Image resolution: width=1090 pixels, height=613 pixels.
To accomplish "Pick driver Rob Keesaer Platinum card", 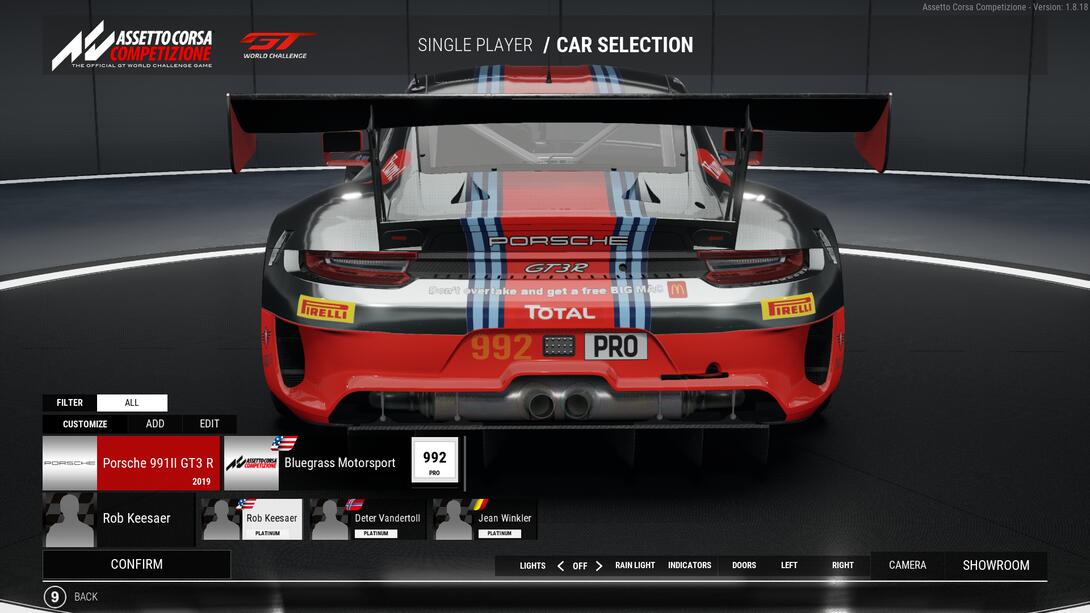I will click(x=253, y=520).
